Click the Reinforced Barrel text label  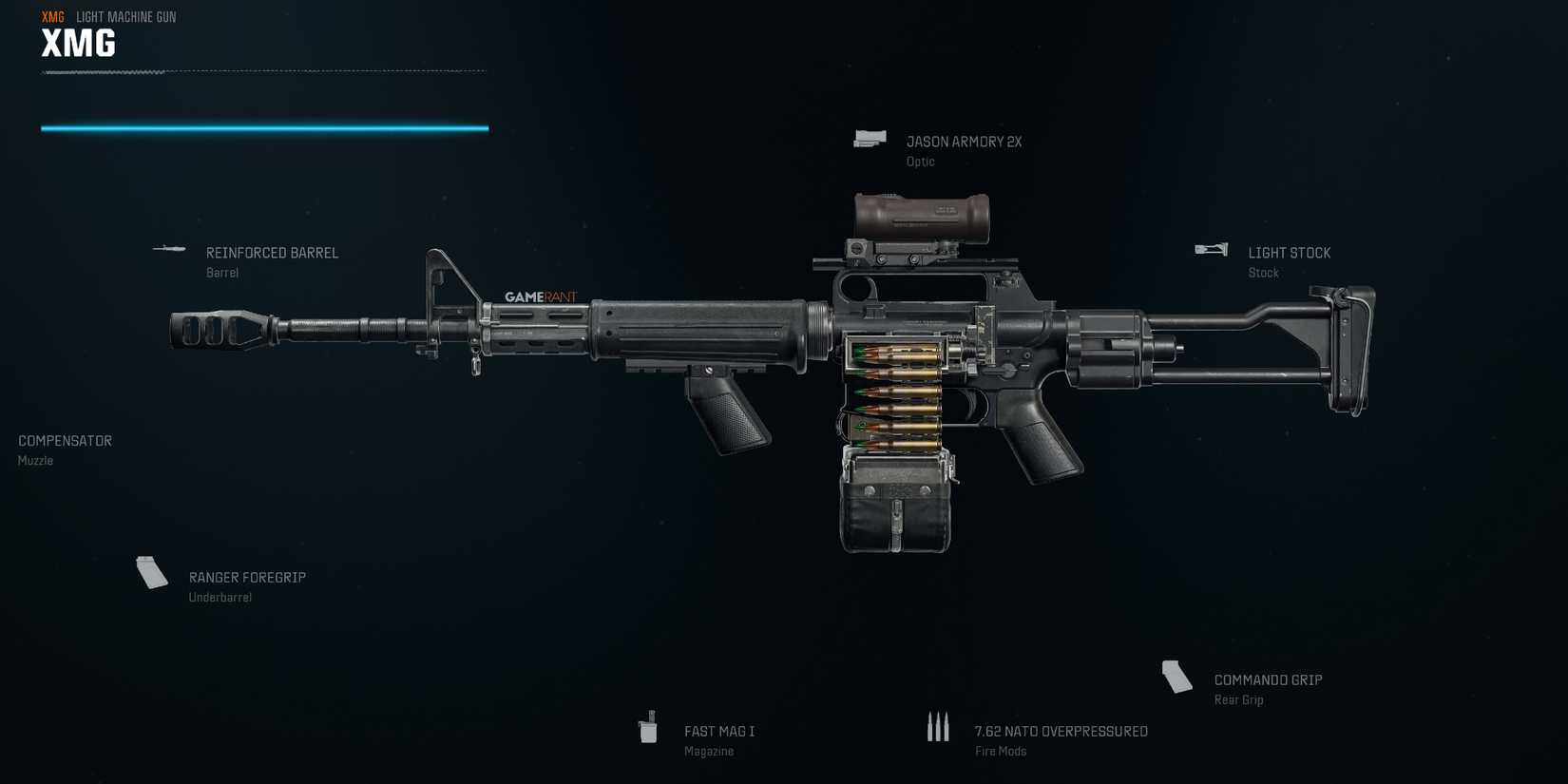272,253
